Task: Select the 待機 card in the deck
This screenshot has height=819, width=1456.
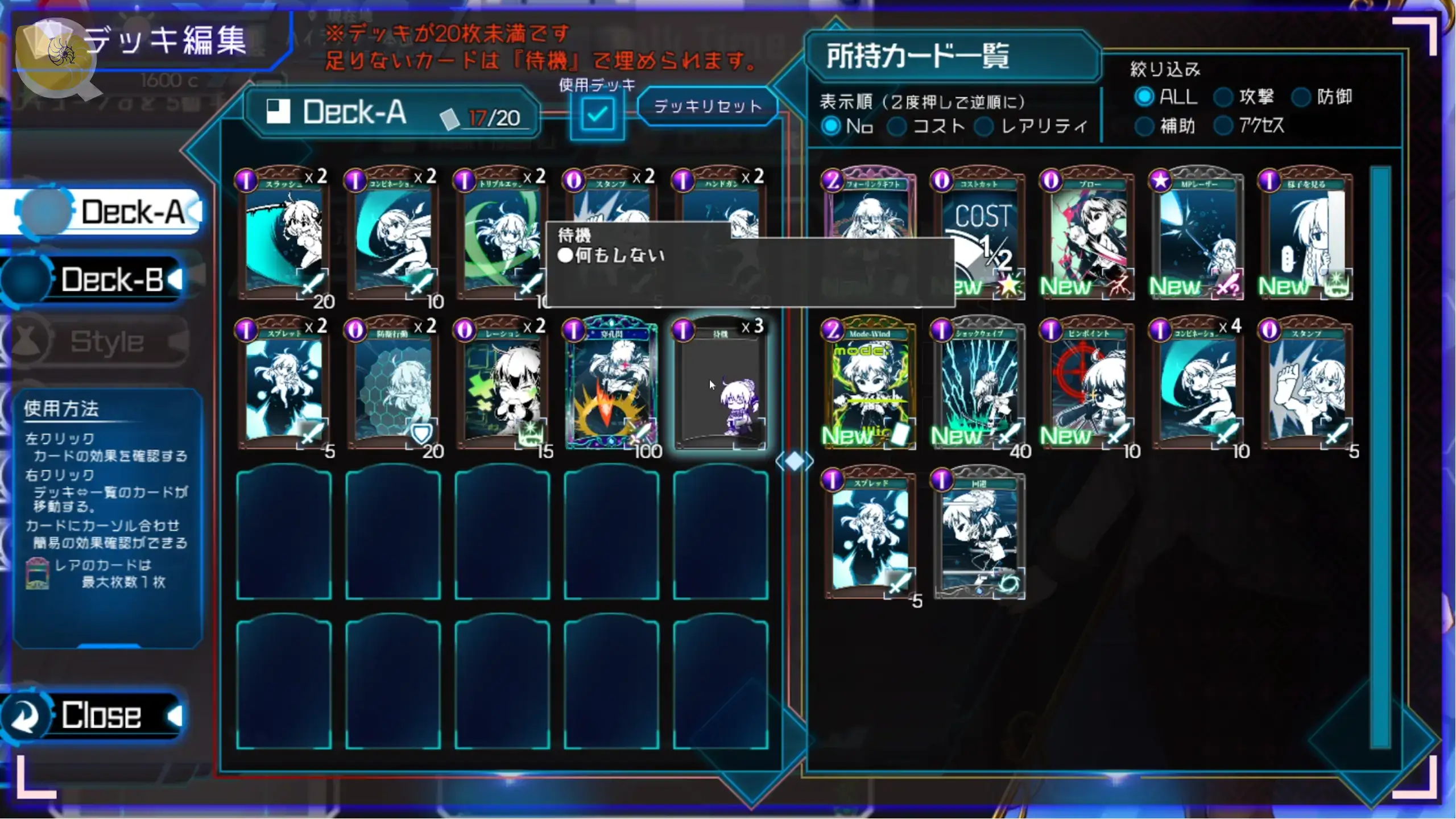Action: pyautogui.click(x=720, y=384)
